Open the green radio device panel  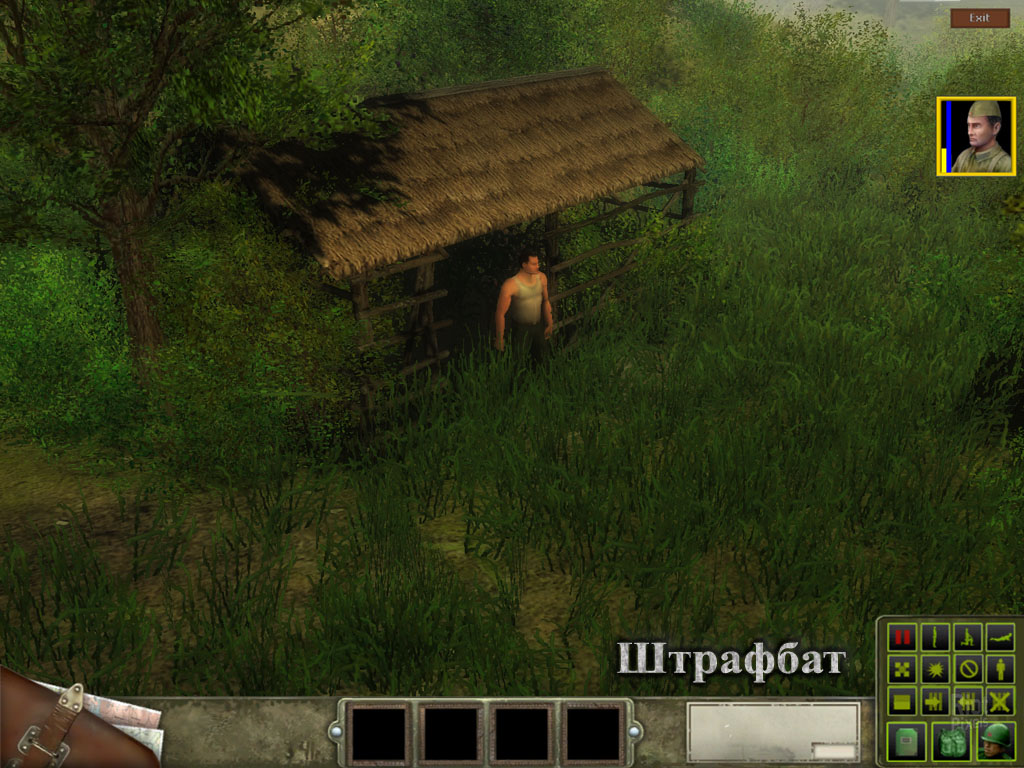point(906,741)
